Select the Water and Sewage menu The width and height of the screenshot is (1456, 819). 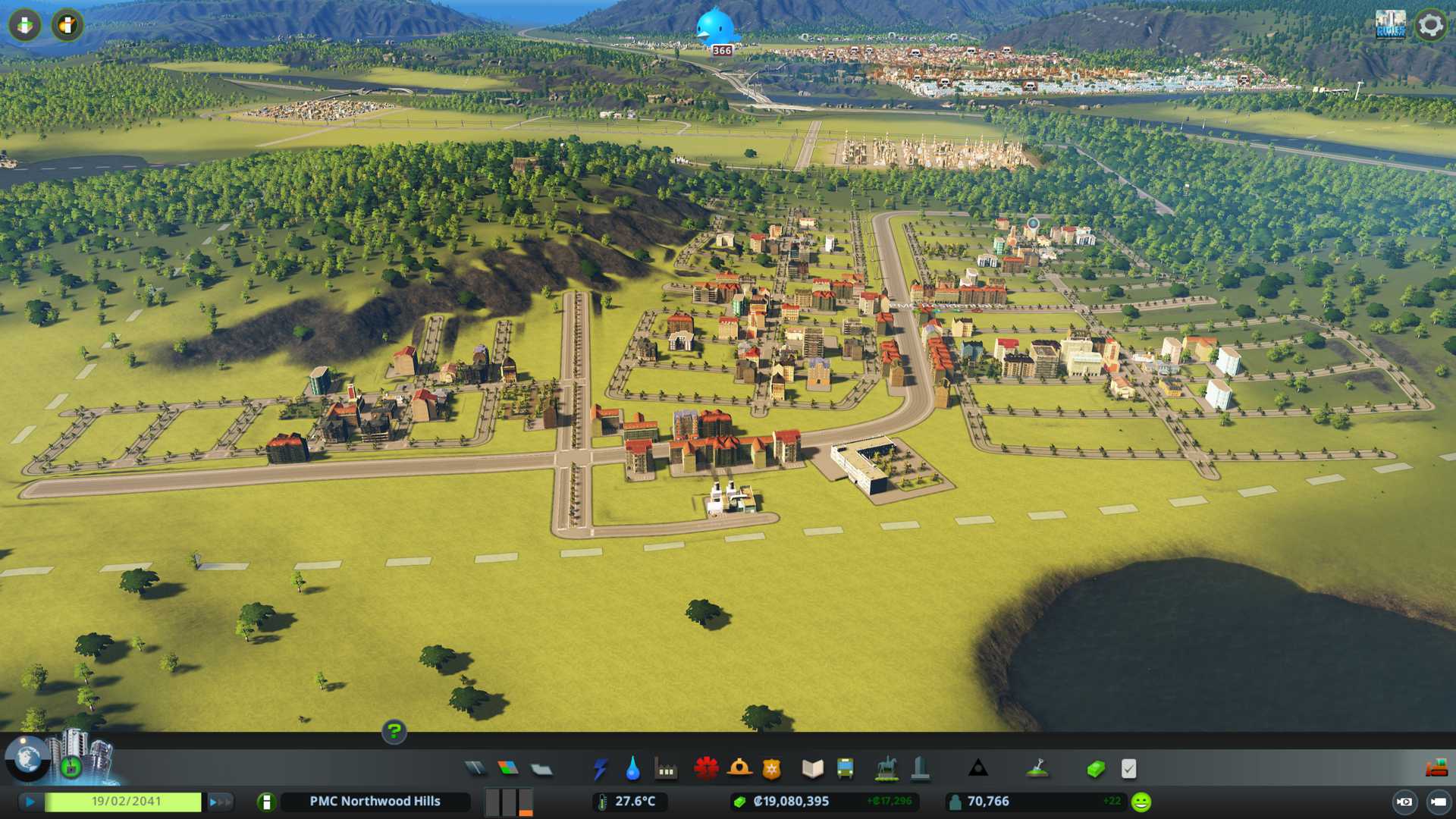click(632, 769)
